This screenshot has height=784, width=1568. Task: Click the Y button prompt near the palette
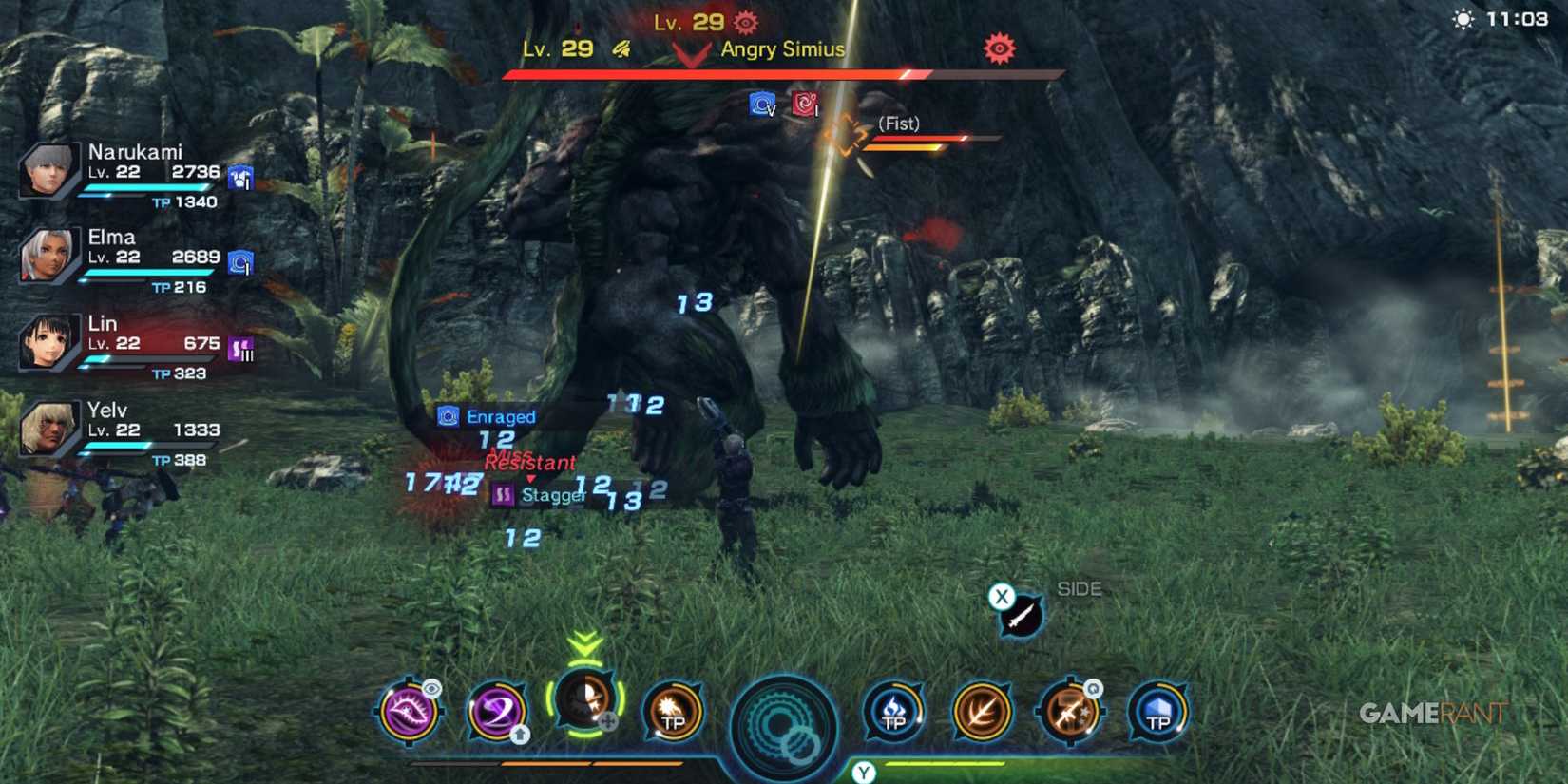pos(863,772)
